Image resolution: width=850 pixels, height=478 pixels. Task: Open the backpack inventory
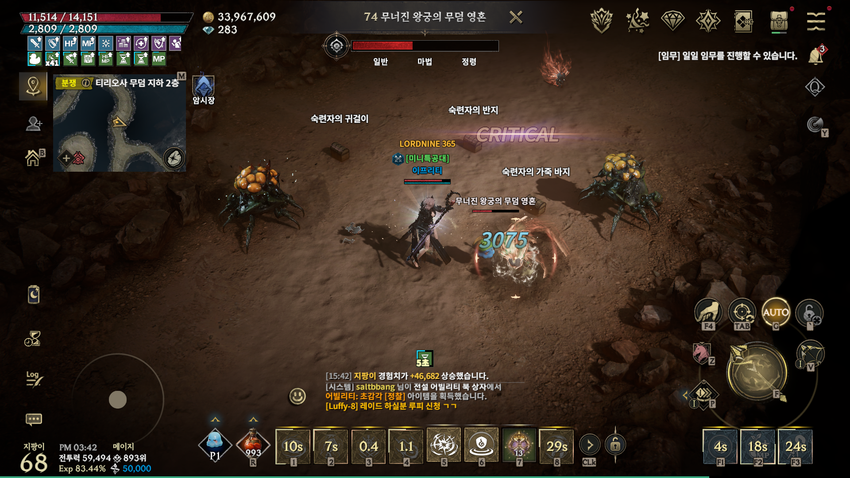coord(780,20)
